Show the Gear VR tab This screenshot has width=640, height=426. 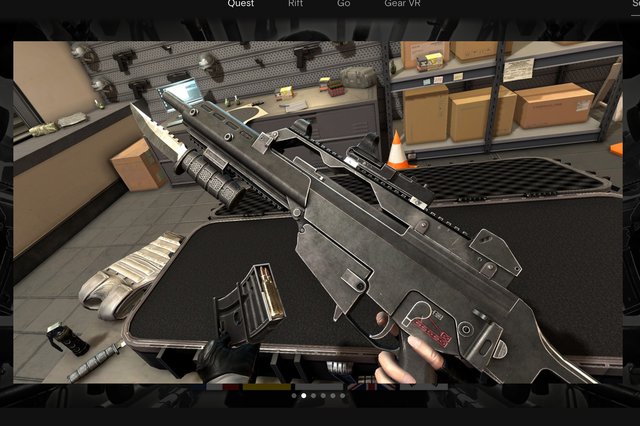point(401,4)
